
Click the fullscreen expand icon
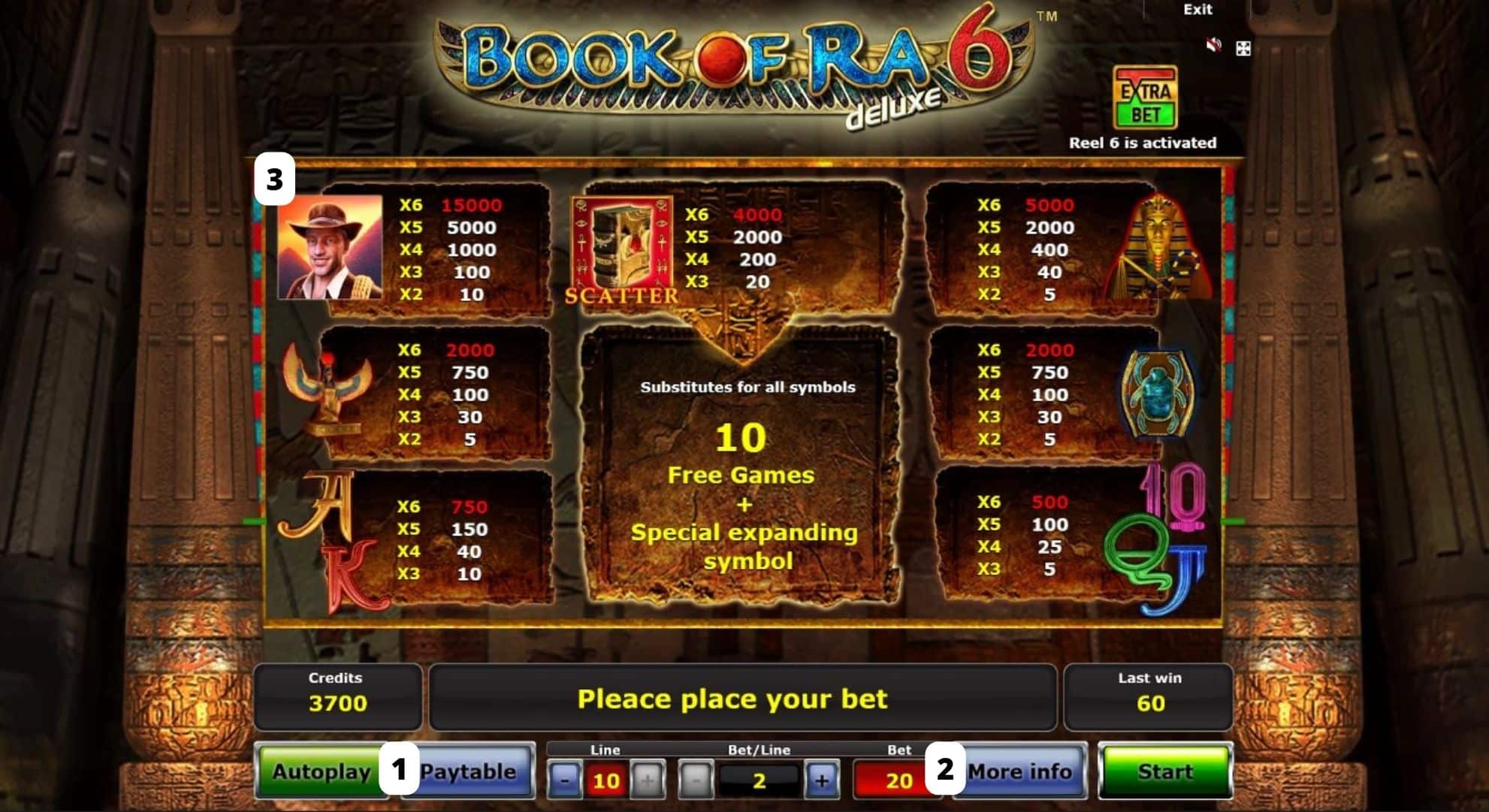click(x=1245, y=49)
